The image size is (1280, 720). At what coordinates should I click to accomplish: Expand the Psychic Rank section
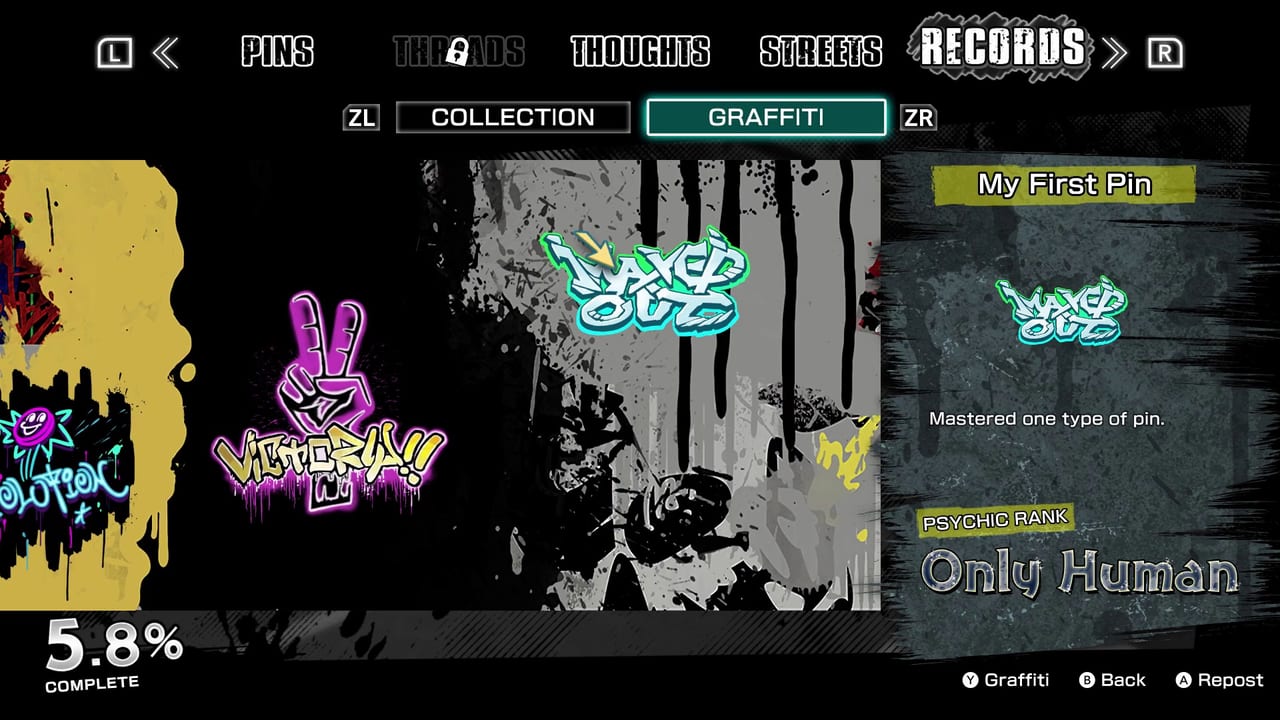[995, 520]
